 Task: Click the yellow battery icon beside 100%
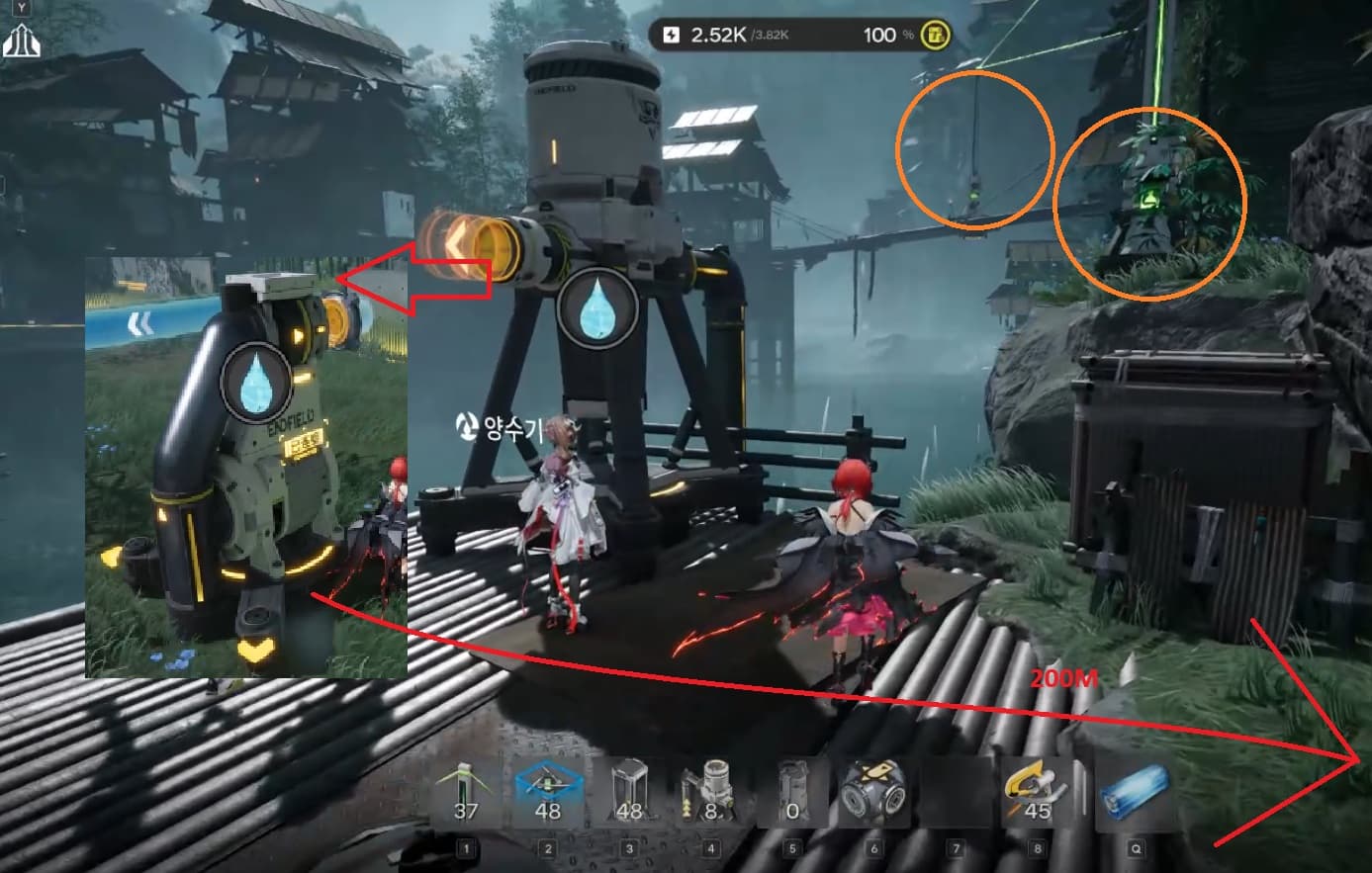tap(935, 36)
